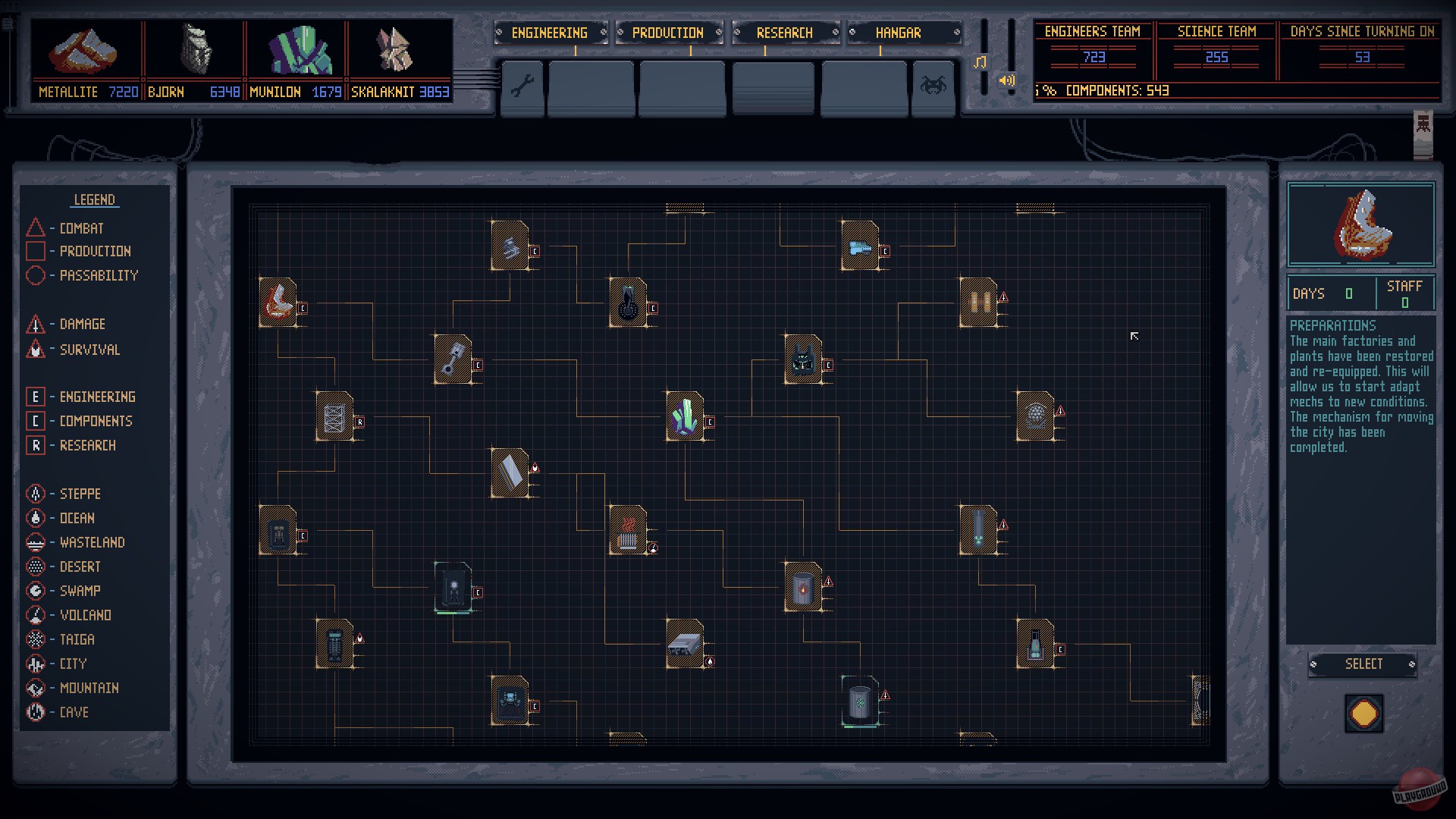
Task: Click the left arrow beside ENGINEERING tab
Action: [x=500, y=33]
